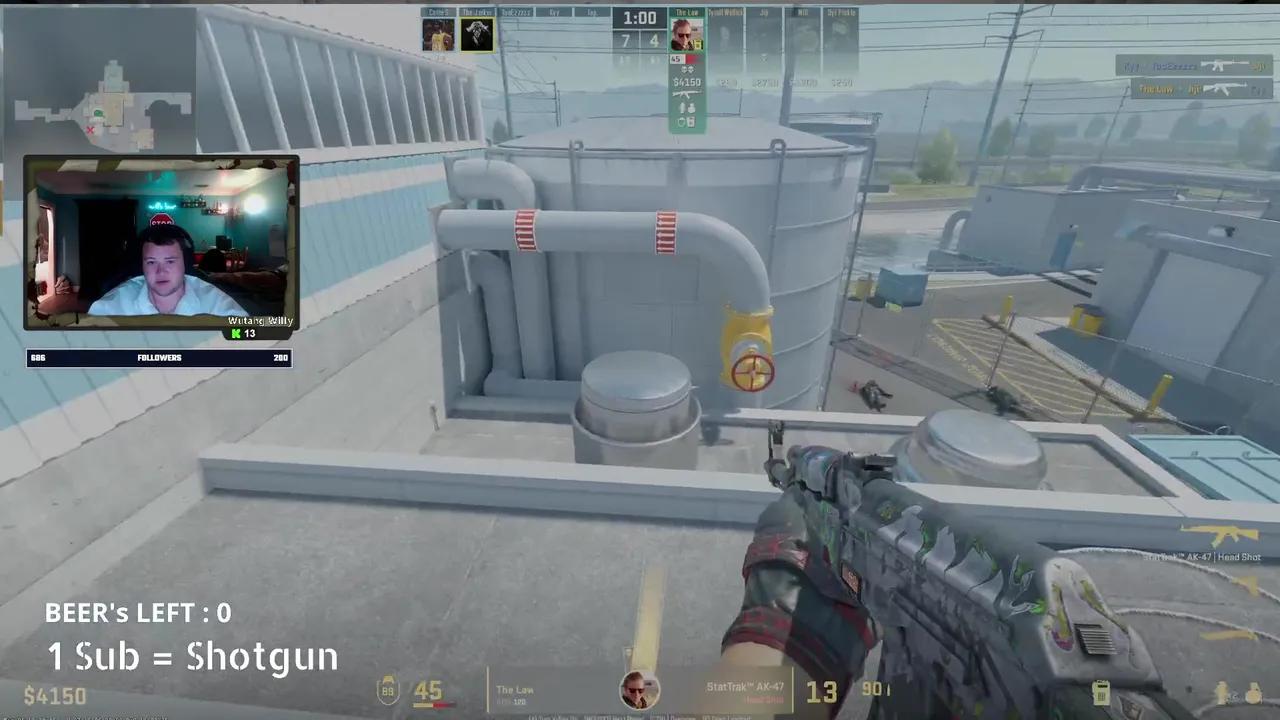Select The Joker's entry on the scoreboard
The image size is (1280, 720).
(x=477, y=32)
